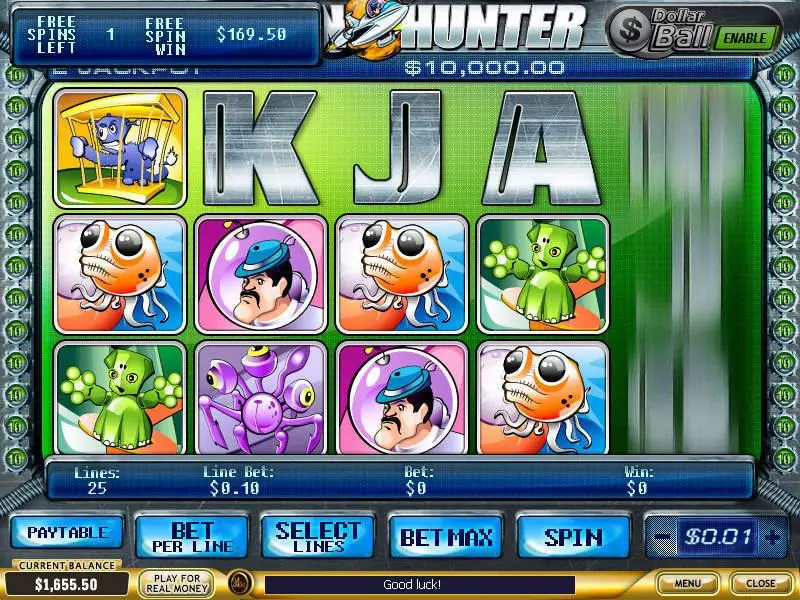
Task: Spin the reels
Action: click(573, 537)
